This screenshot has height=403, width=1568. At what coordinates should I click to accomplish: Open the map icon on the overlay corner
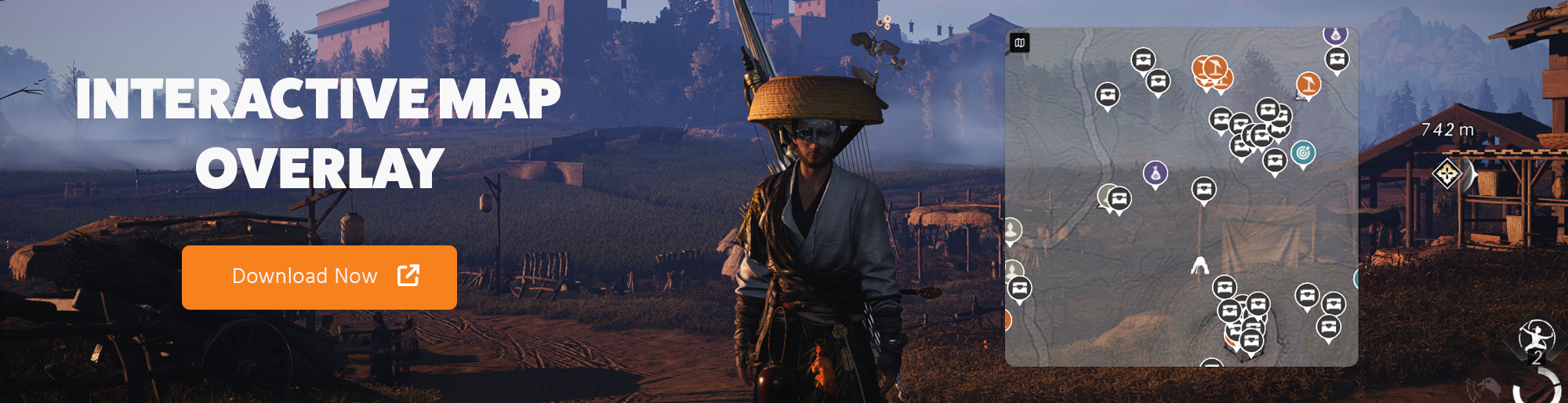[1019, 43]
